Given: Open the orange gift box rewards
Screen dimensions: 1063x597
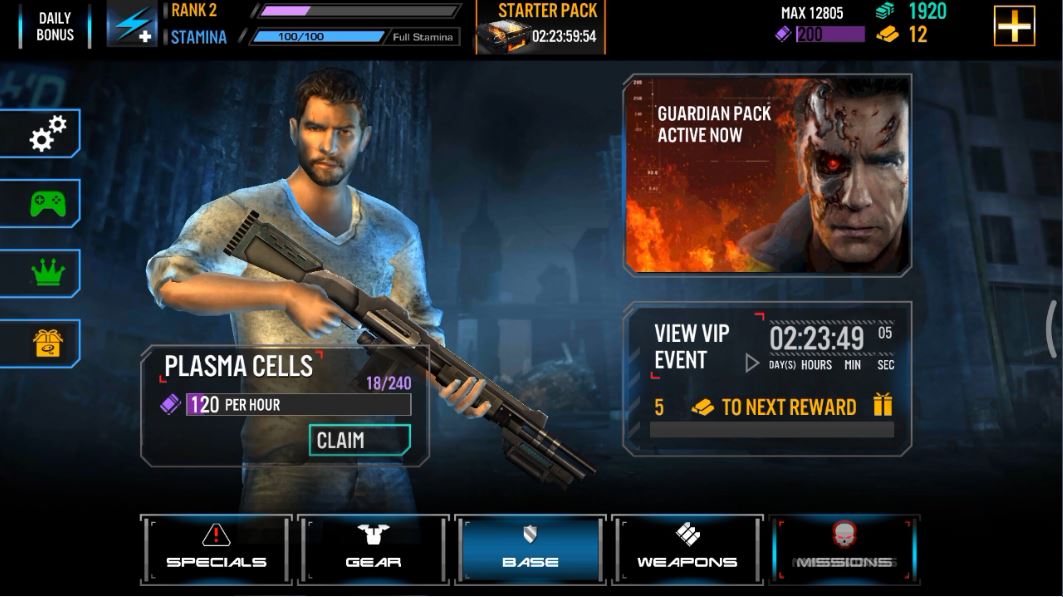Looking at the screenshot, I should (46, 343).
